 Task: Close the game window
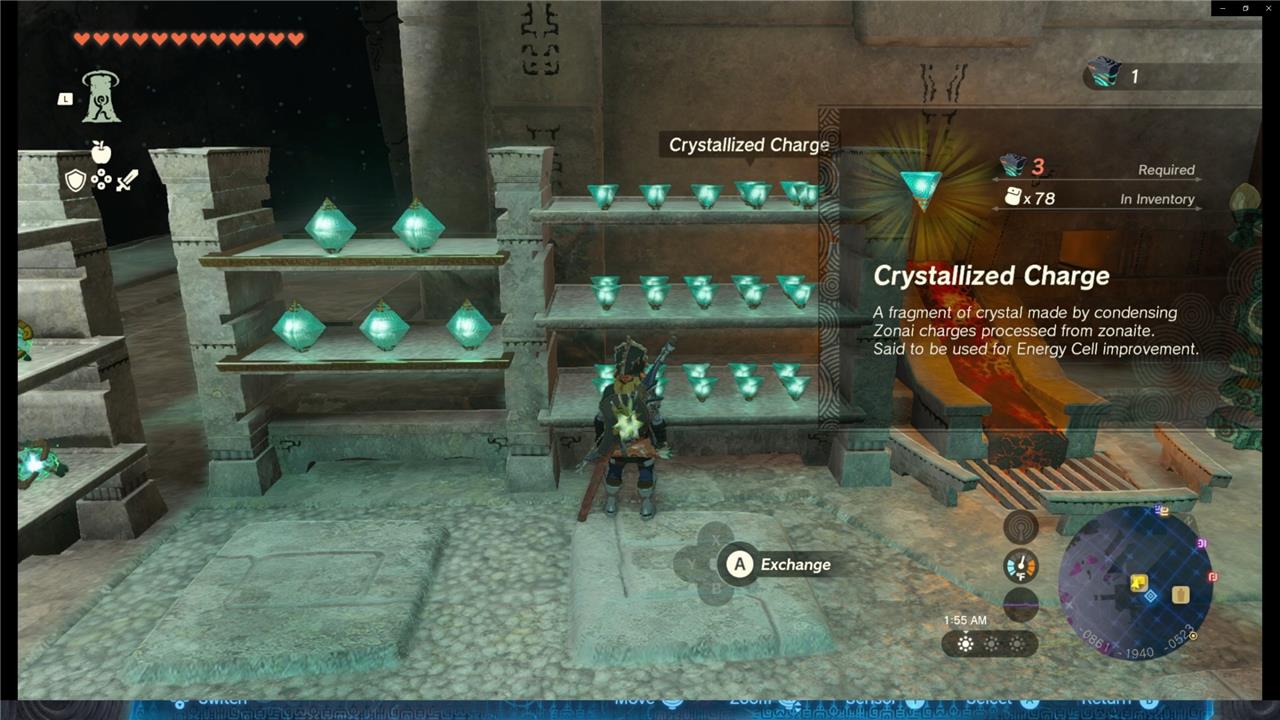[x=1266, y=8]
